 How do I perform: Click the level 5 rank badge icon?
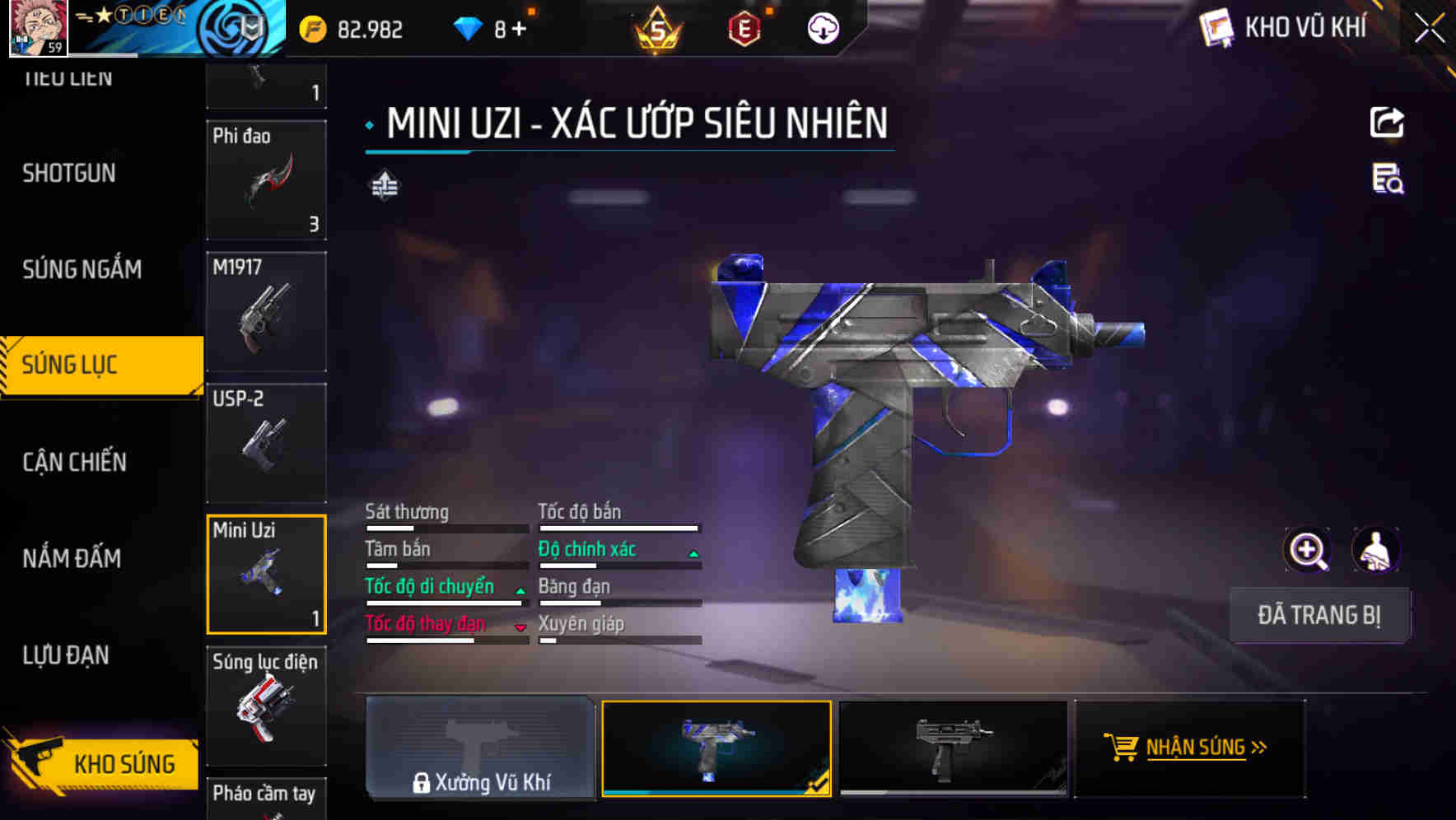653,28
